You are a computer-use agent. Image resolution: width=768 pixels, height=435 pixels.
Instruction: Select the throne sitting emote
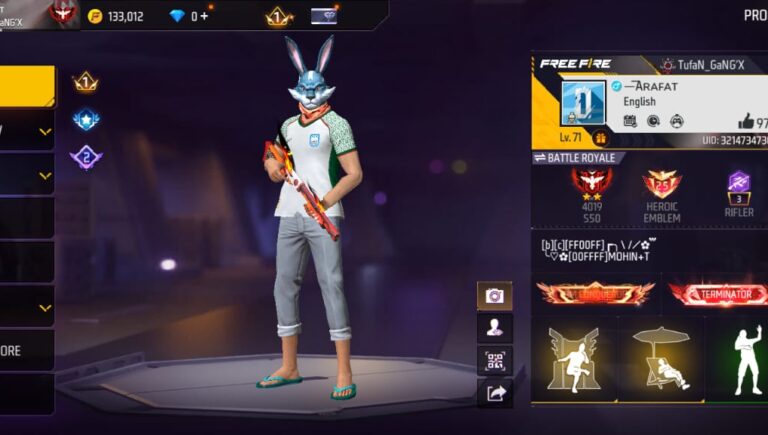click(x=573, y=360)
